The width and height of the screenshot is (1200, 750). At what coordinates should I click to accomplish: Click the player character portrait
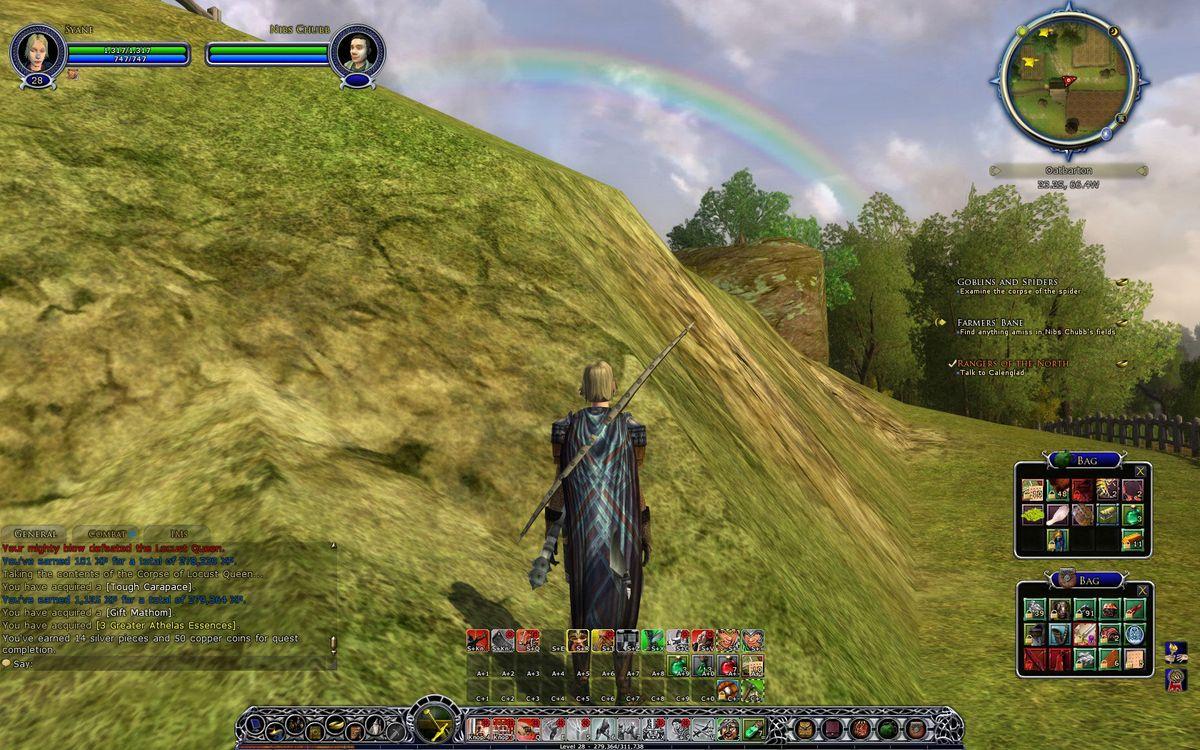[x=38, y=52]
